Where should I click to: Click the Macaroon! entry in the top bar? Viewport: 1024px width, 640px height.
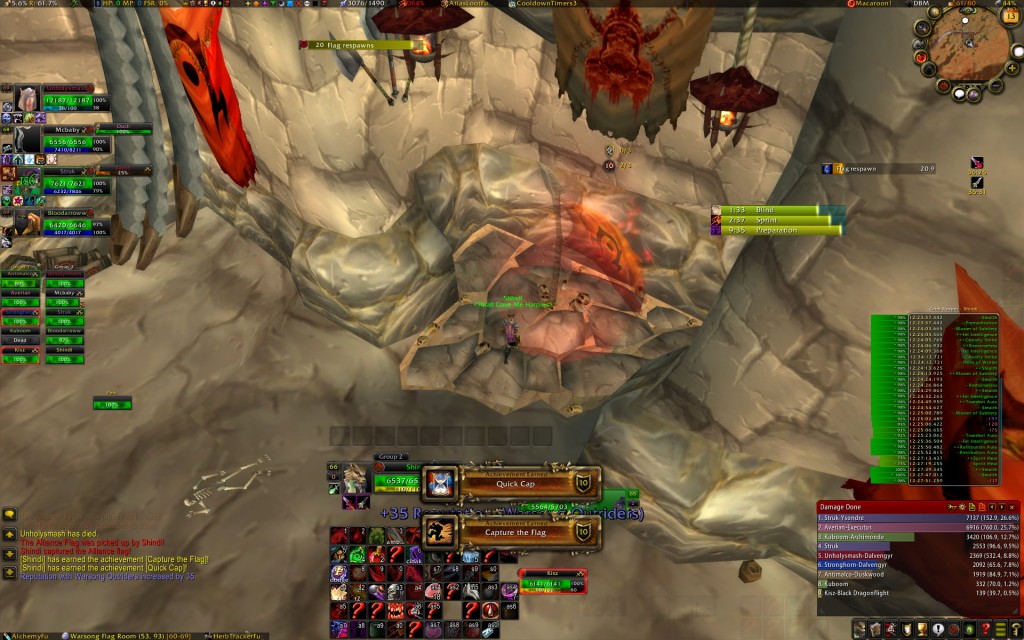click(x=876, y=4)
